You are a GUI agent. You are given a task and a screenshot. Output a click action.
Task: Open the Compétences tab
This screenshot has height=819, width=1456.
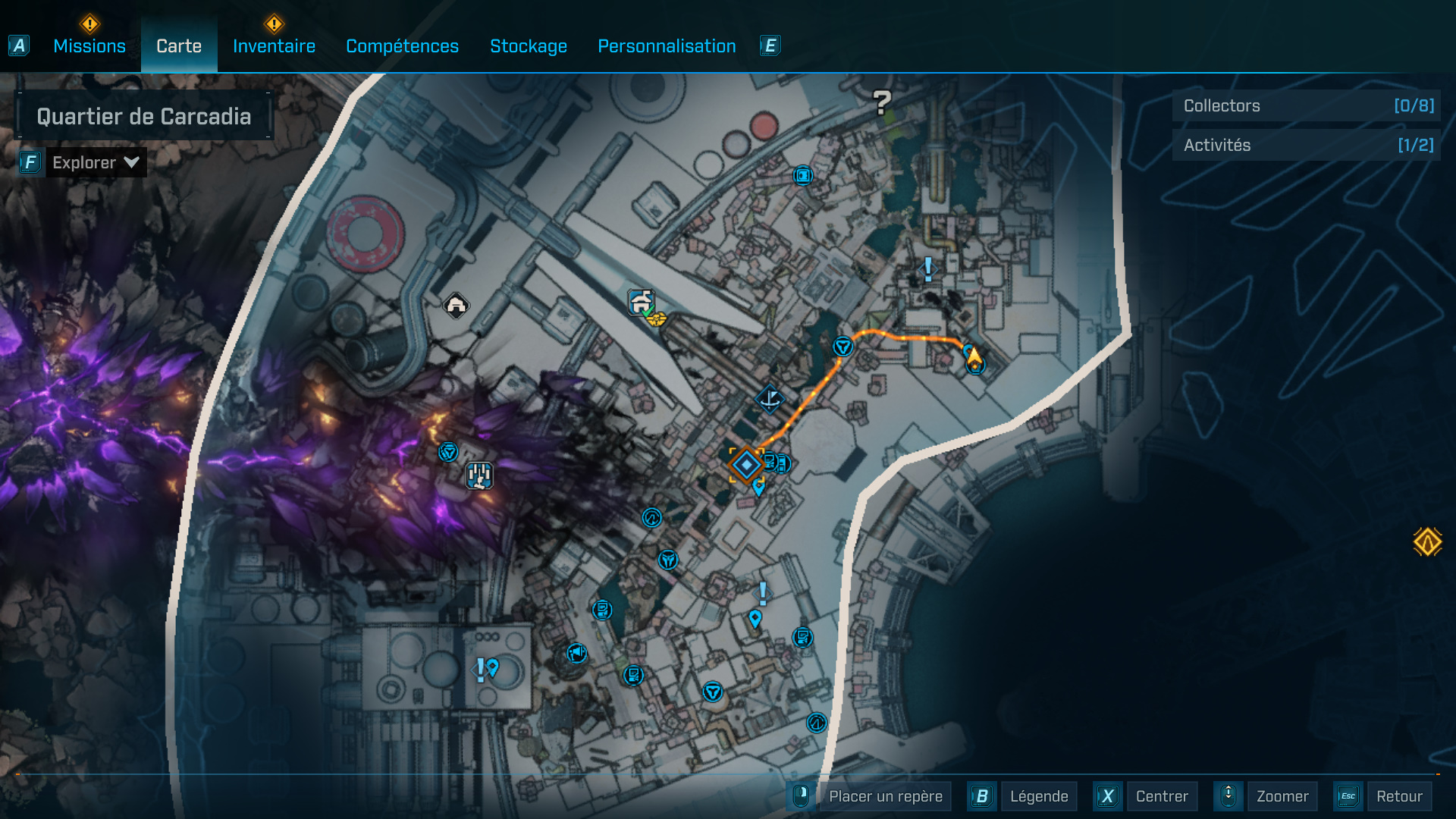click(402, 45)
